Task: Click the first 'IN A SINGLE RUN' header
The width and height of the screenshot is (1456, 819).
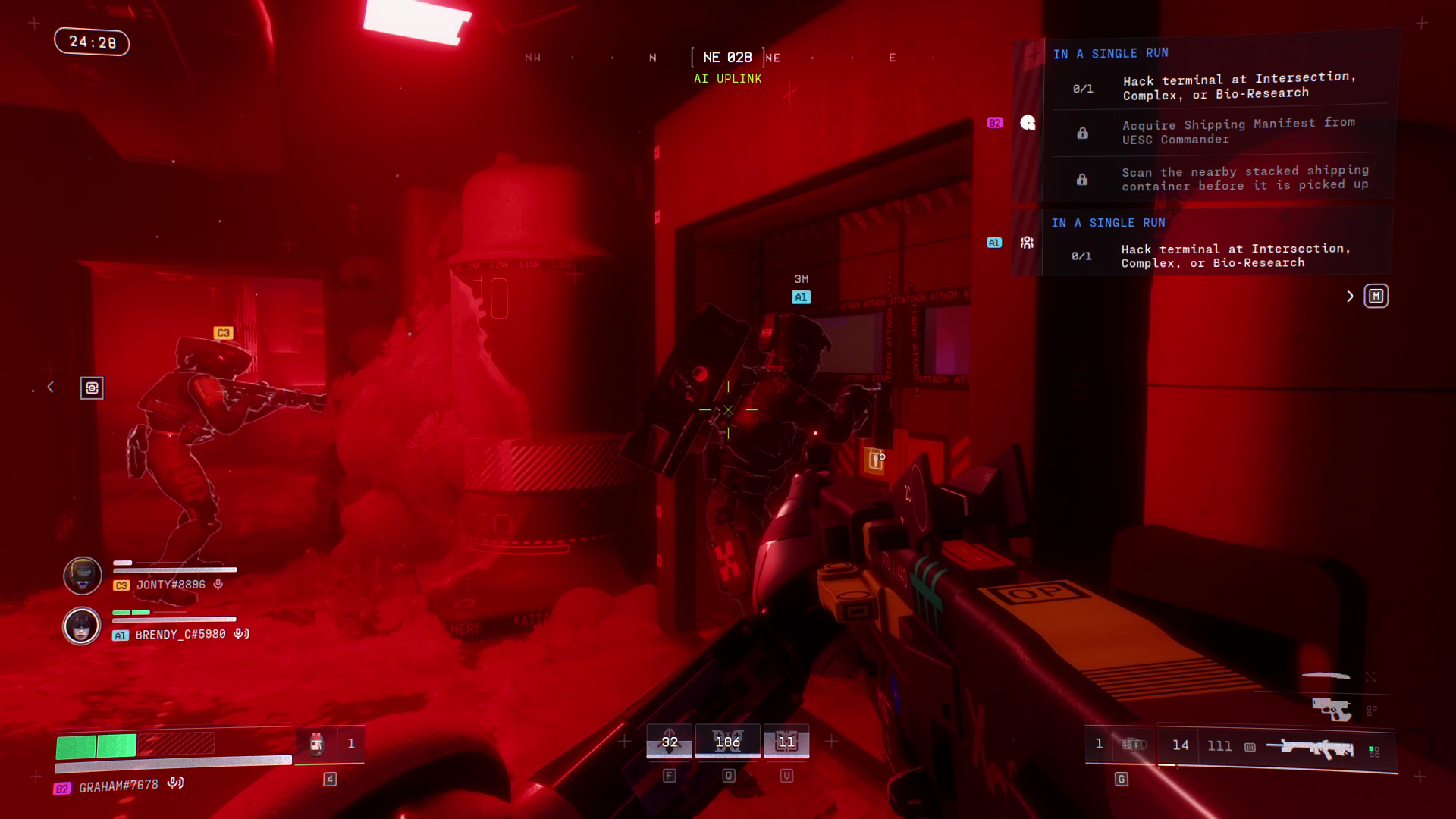Action: click(x=1109, y=53)
